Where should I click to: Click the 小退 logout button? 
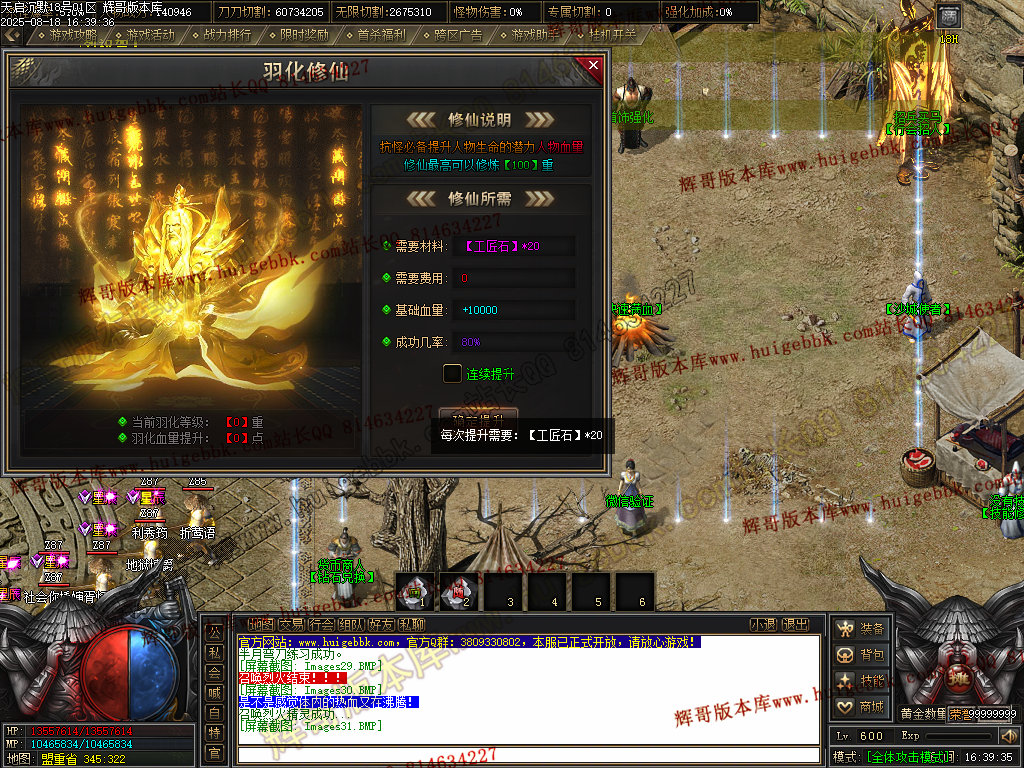tap(763, 625)
